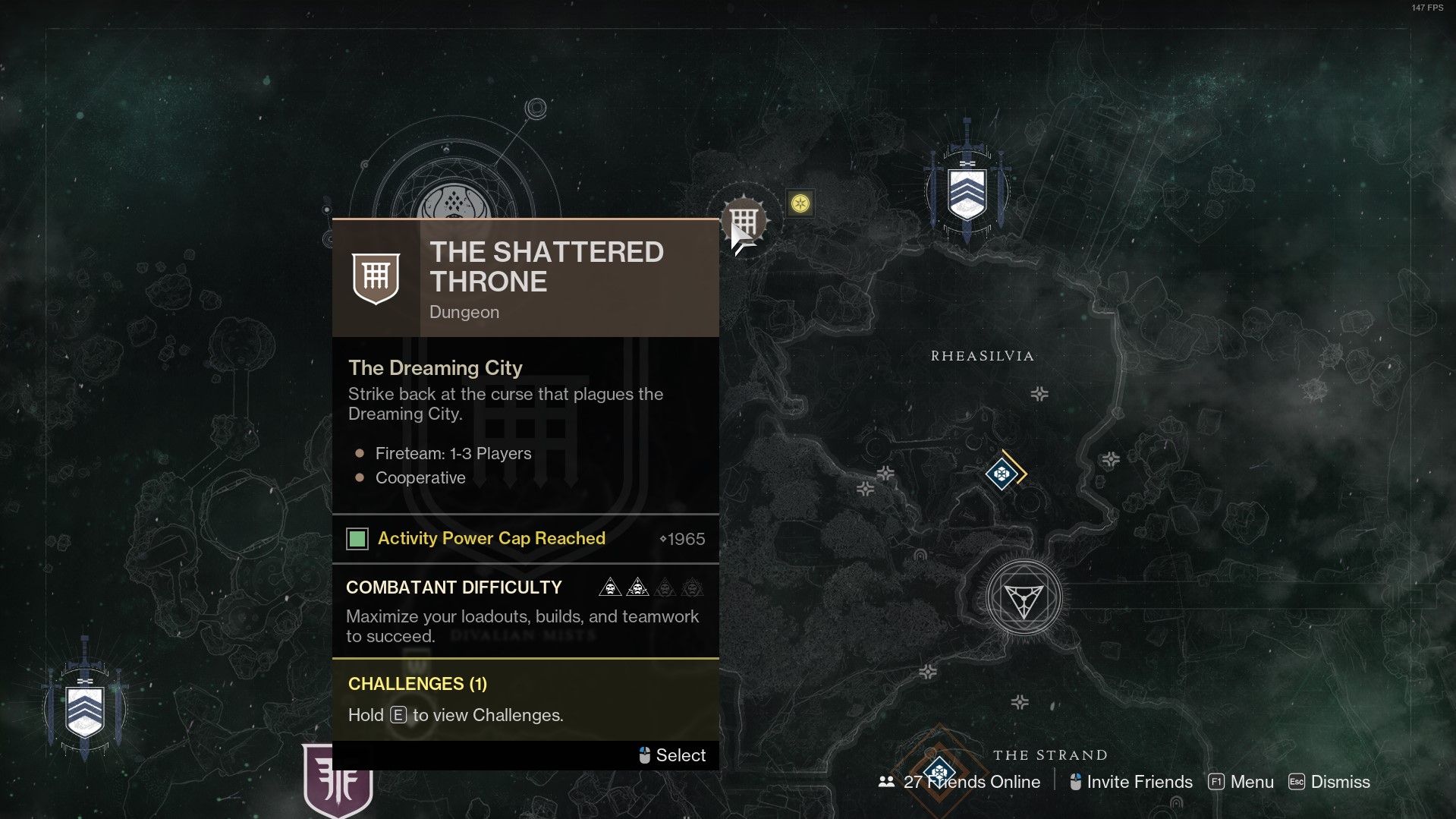Select the circular triangle-emblem activity node
1456x819 pixels.
(x=1024, y=599)
